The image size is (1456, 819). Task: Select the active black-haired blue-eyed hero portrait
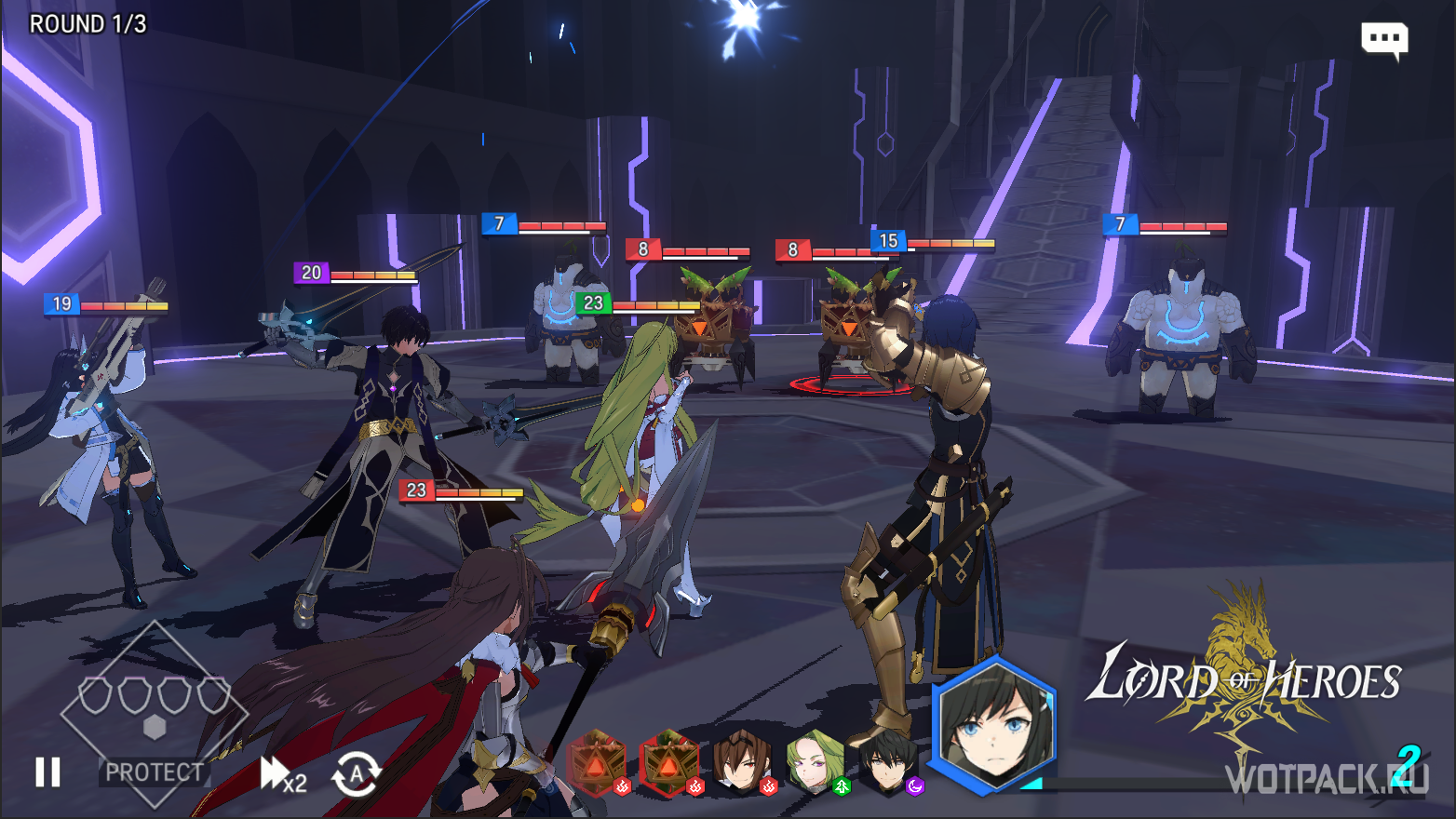[x=993, y=726]
